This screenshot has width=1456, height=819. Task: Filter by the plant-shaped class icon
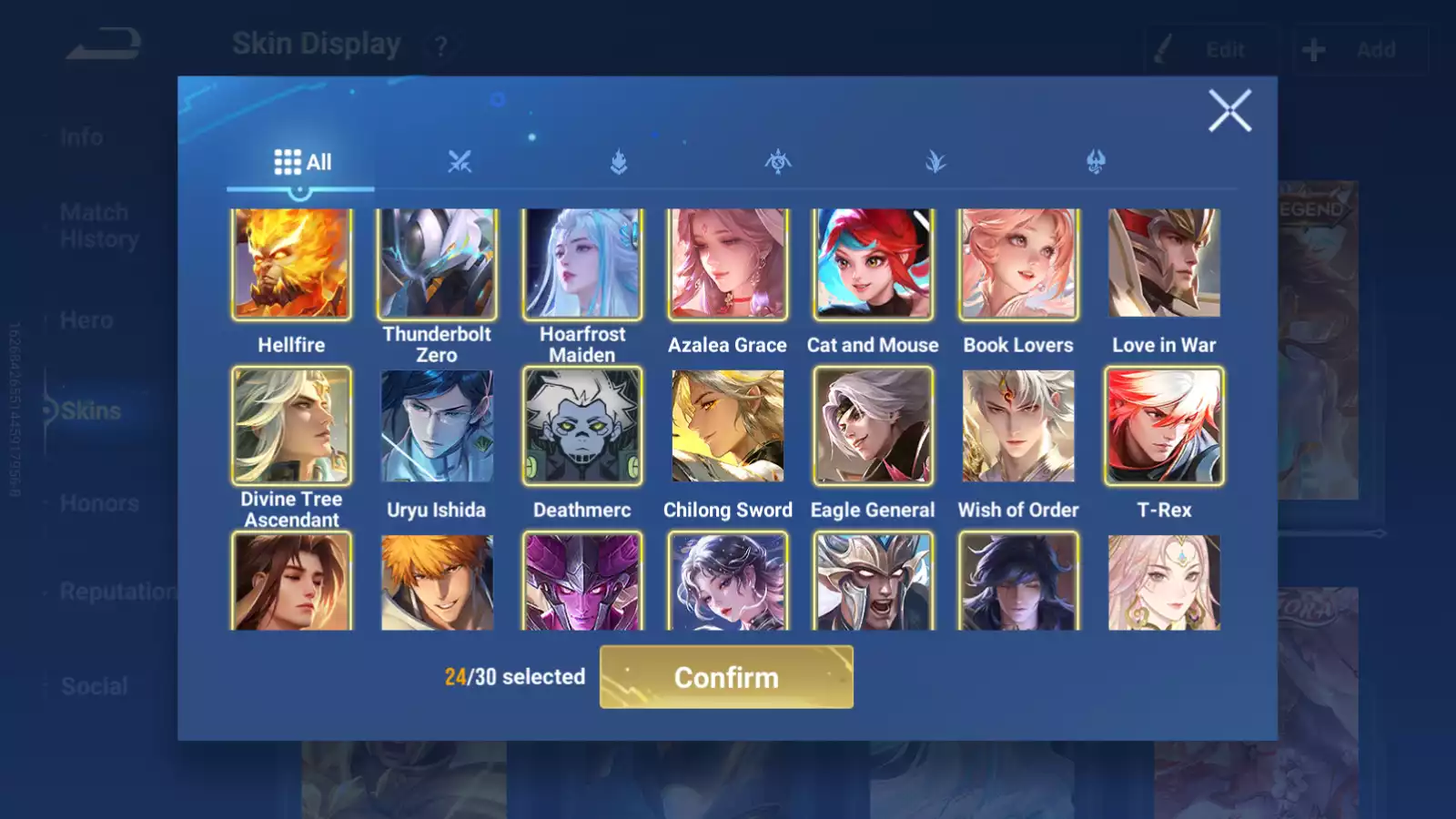(935, 161)
